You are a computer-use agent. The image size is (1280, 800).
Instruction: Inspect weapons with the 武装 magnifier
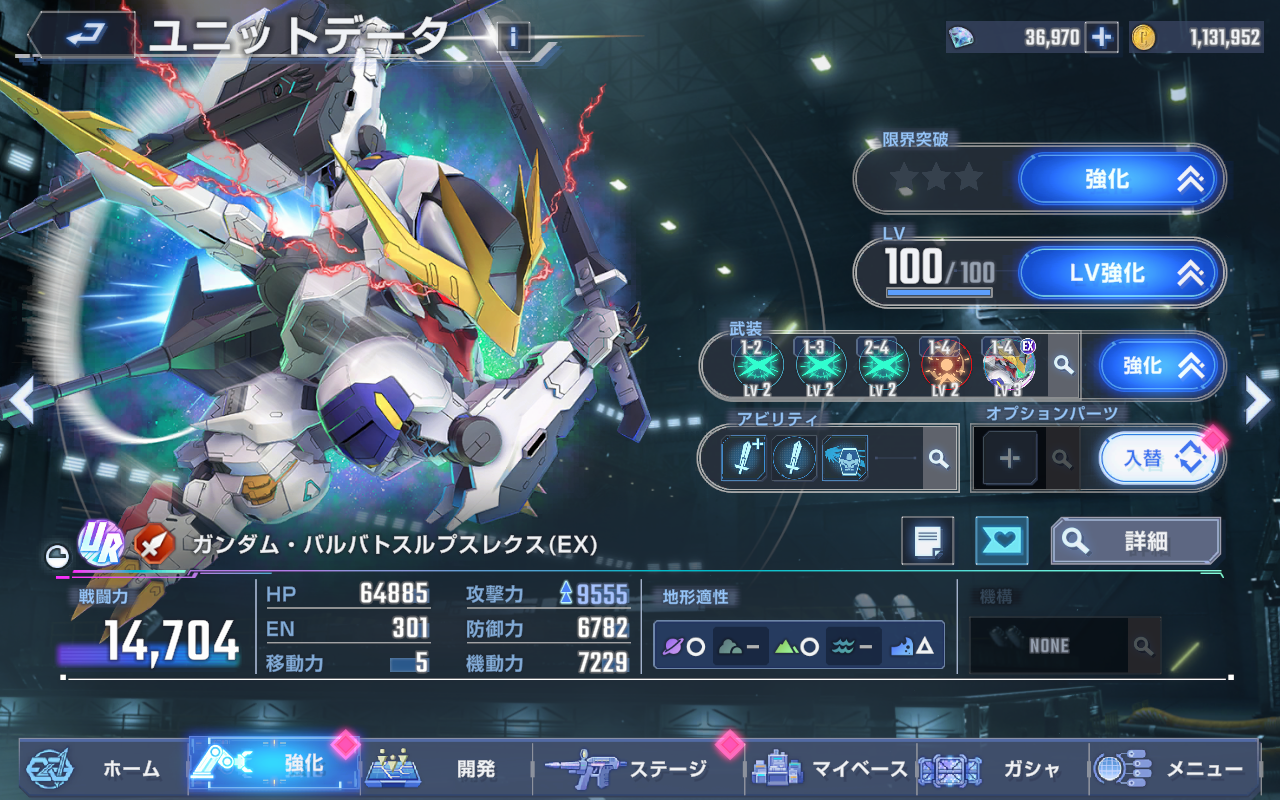1064,366
